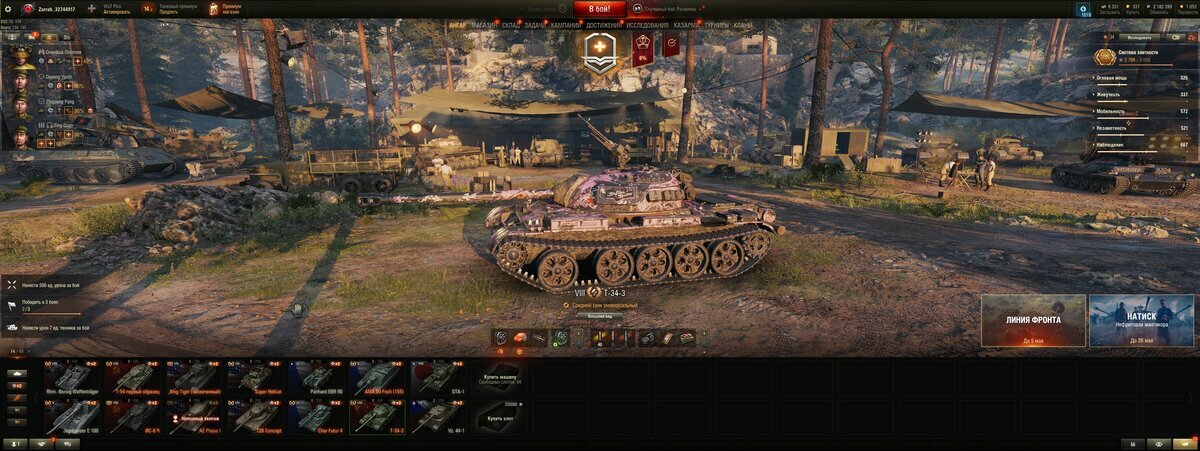Image resolution: width=1200 pixels, height=451 pixels.
Task: Open the «КАМПАНИИ» tab
Action: coord(564,25)
